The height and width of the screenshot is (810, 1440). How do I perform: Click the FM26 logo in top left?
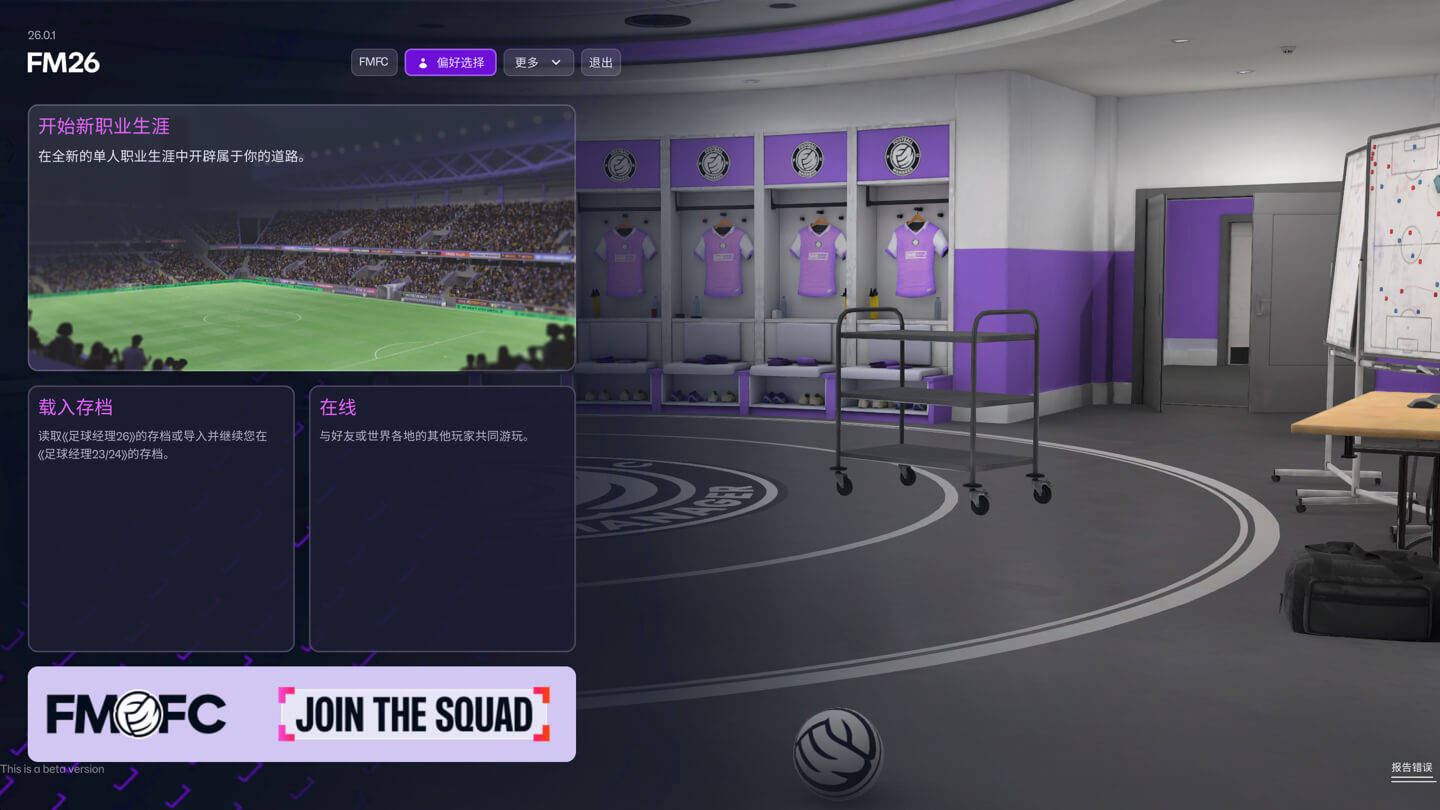(x=60, y=63)
